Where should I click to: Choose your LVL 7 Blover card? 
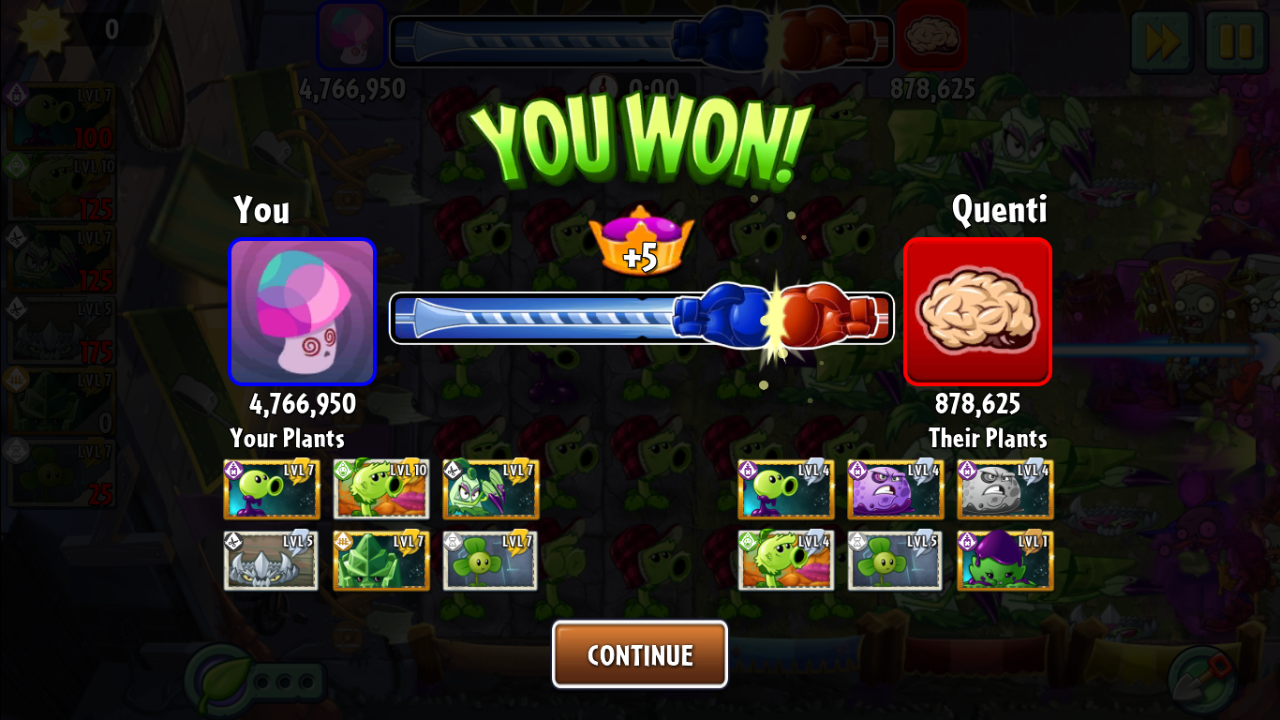pyautogui.click(x=491, y=560)
